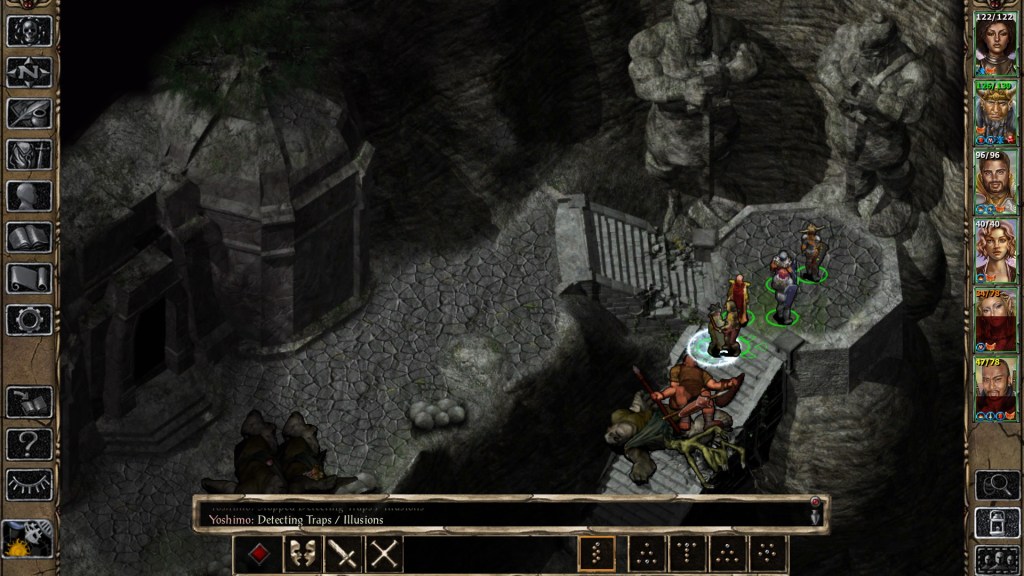Click the crossed bones stop button
The image size is (1024, 576).
[384, 553]
